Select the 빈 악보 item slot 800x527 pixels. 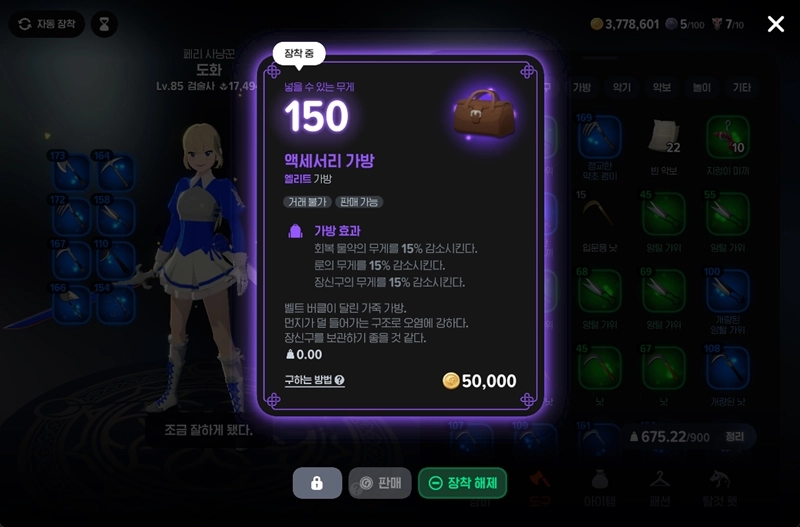click(x=663, y=138)
